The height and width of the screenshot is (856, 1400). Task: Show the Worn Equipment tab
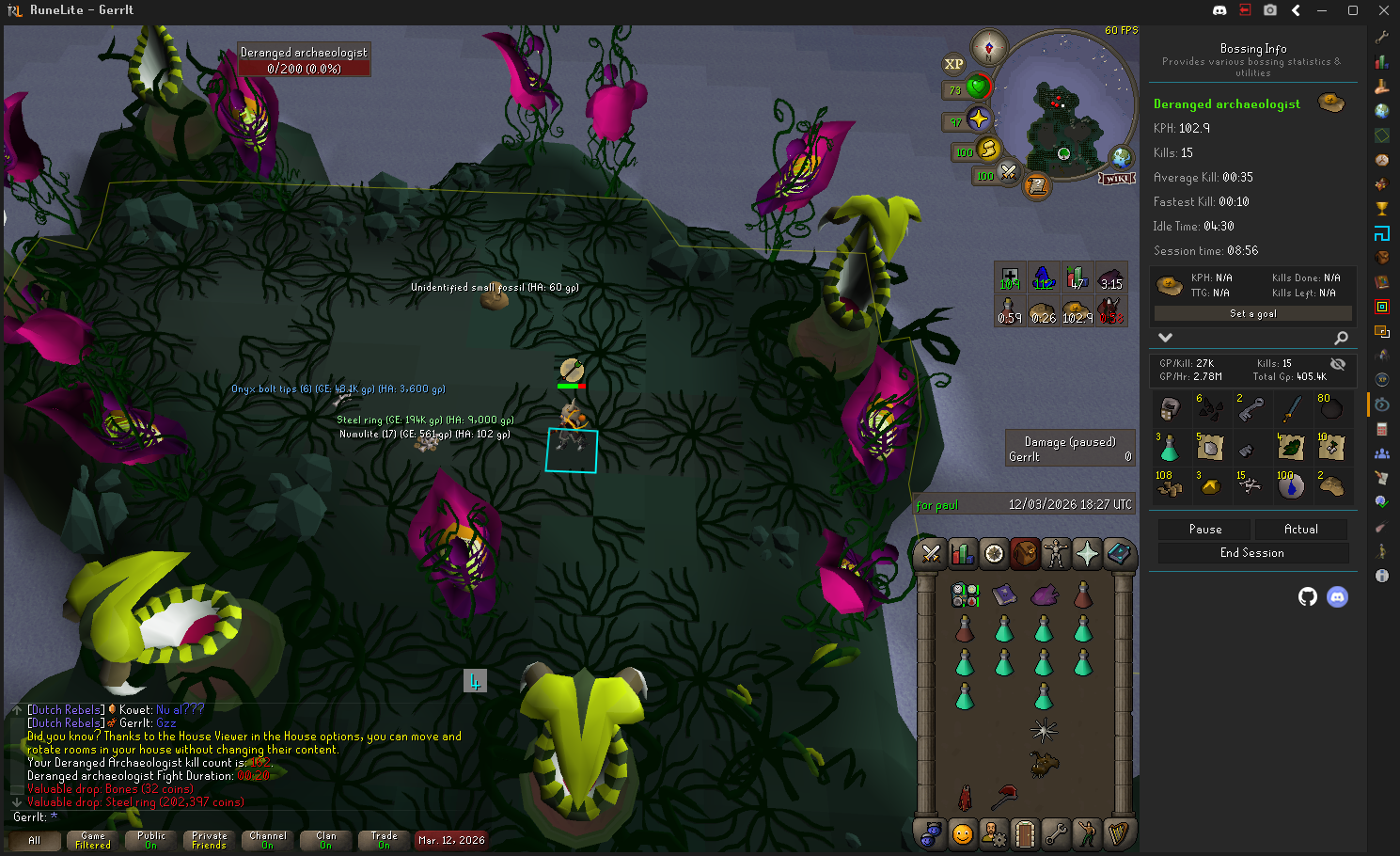pos(1056,554)
